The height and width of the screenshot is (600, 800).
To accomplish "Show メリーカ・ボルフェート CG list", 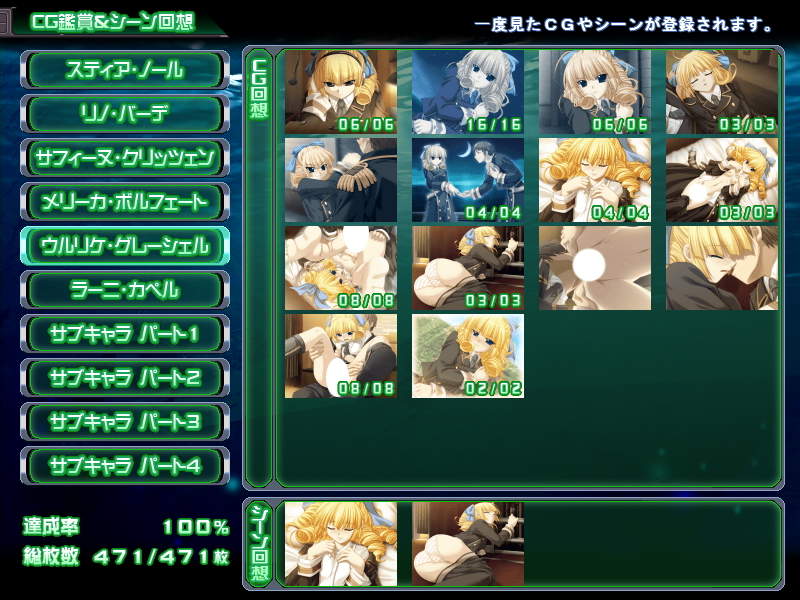I will pyautogui.click(x=125, y=202).
